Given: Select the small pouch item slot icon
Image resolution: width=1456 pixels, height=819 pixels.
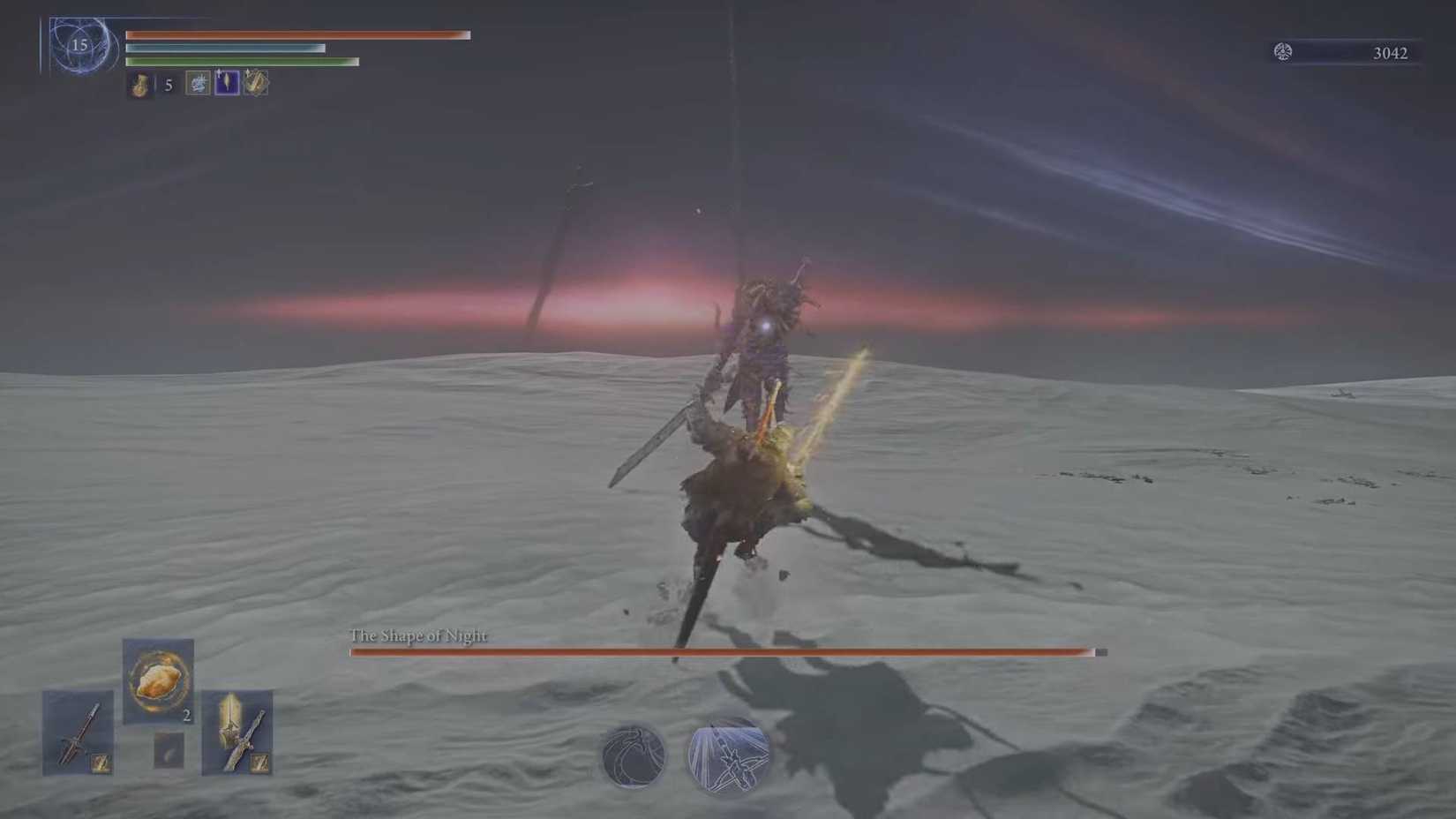Looking at the screenshot, I should (x=169, y=750).
